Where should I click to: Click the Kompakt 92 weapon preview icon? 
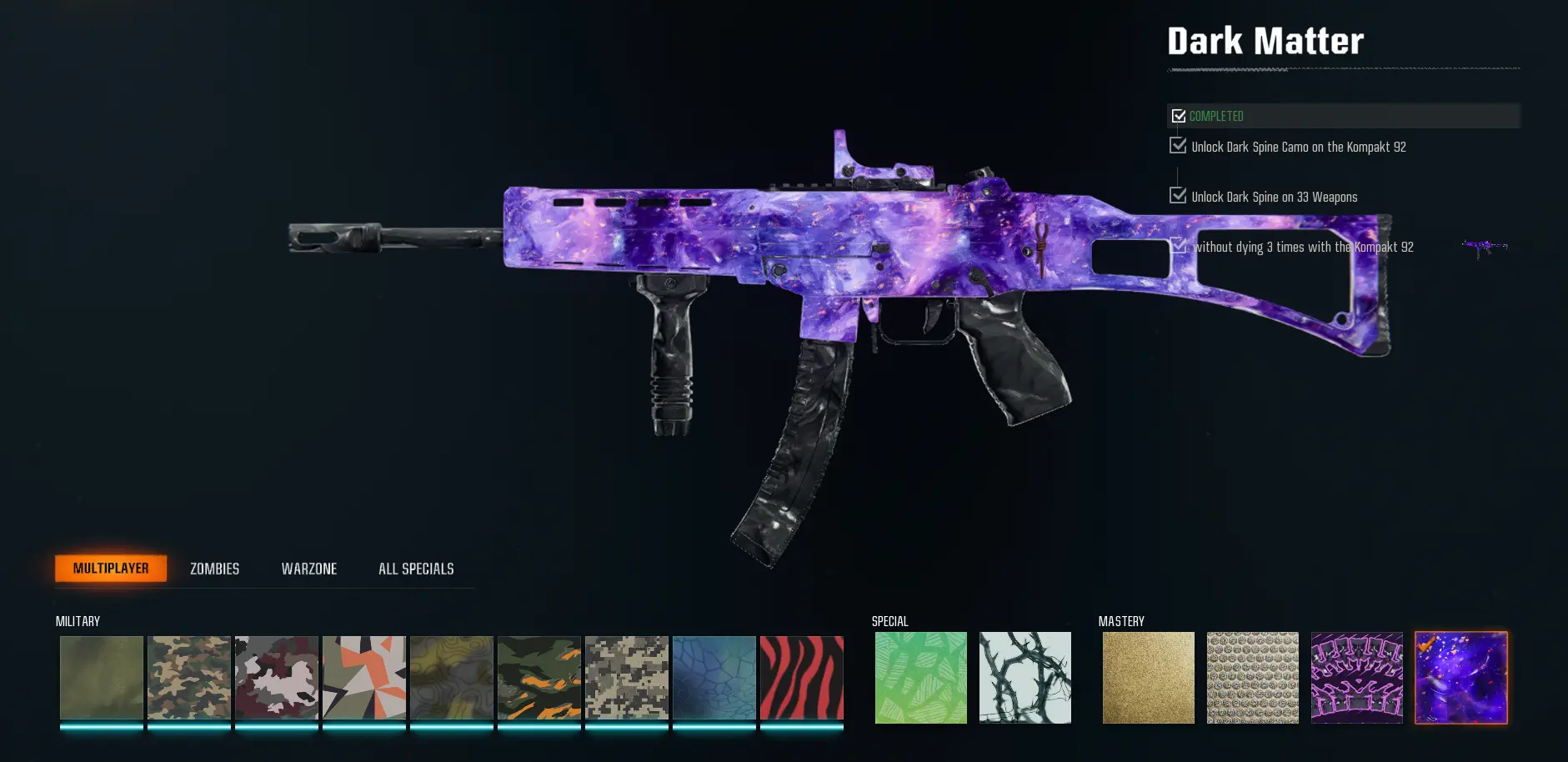[1487, 246]
